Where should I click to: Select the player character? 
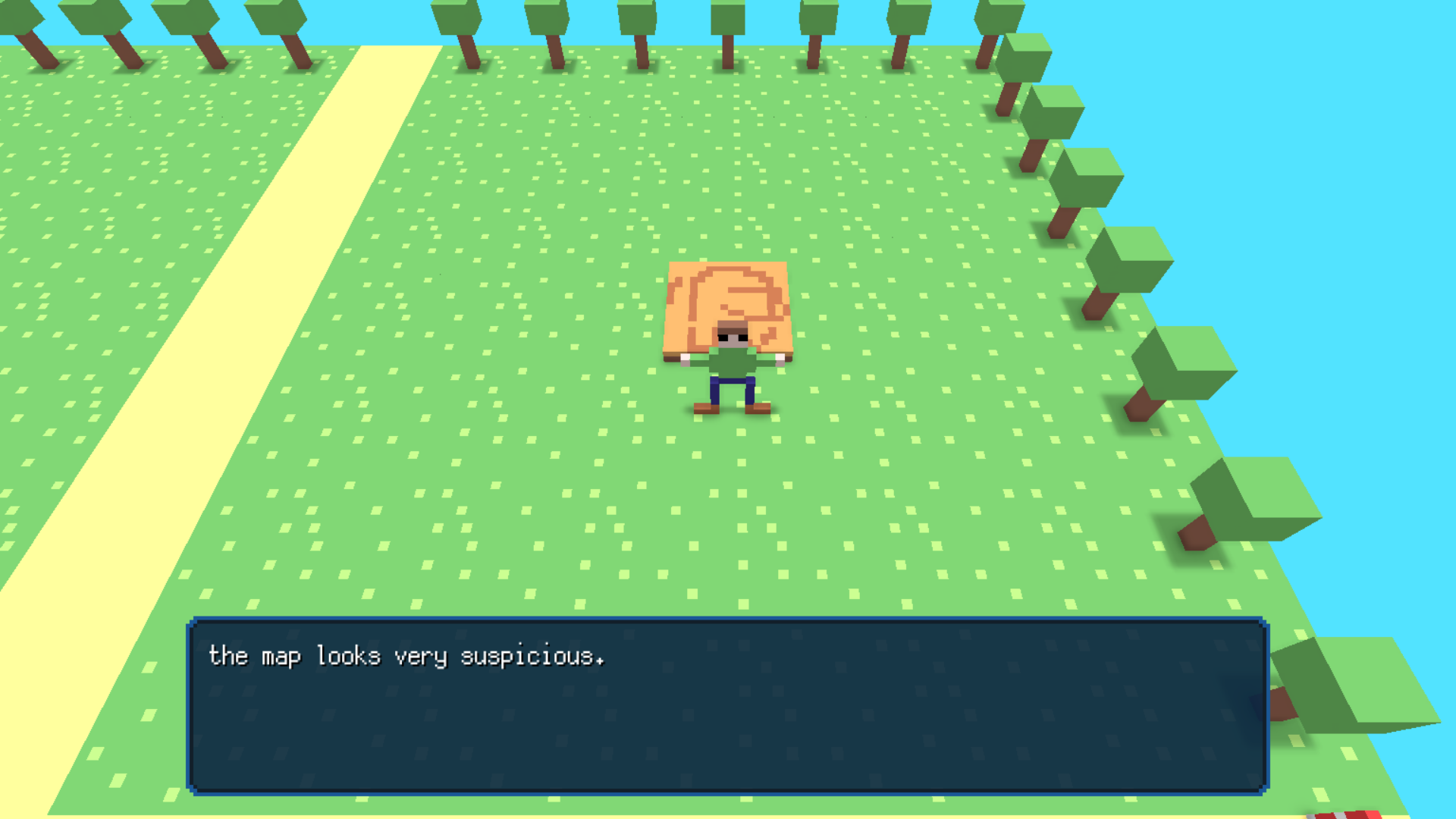pyautogui.click(x=732, y=364)
